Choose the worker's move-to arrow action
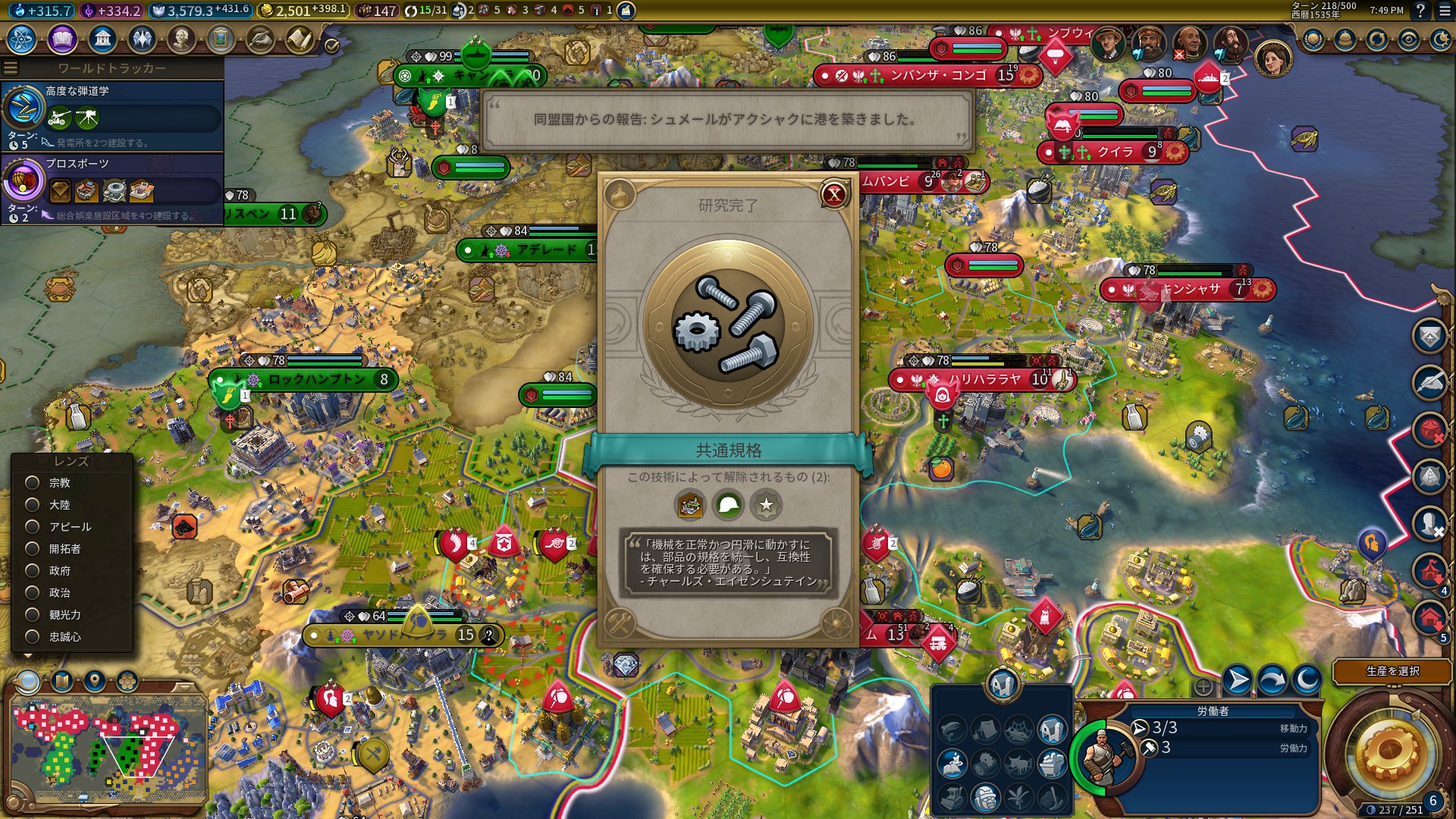 1238,679
